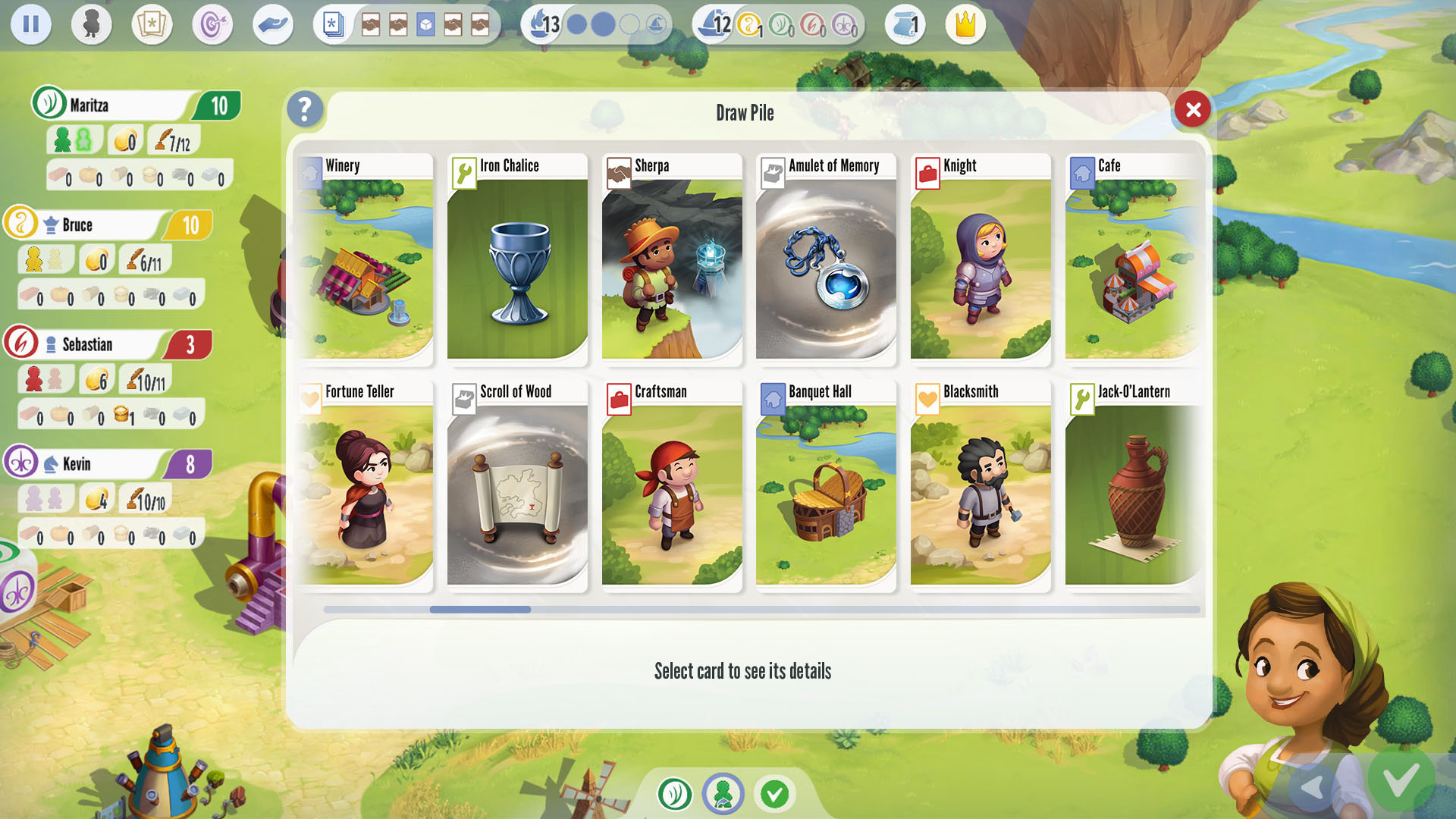Select the Fortune Teller card

tap(366, 485)
